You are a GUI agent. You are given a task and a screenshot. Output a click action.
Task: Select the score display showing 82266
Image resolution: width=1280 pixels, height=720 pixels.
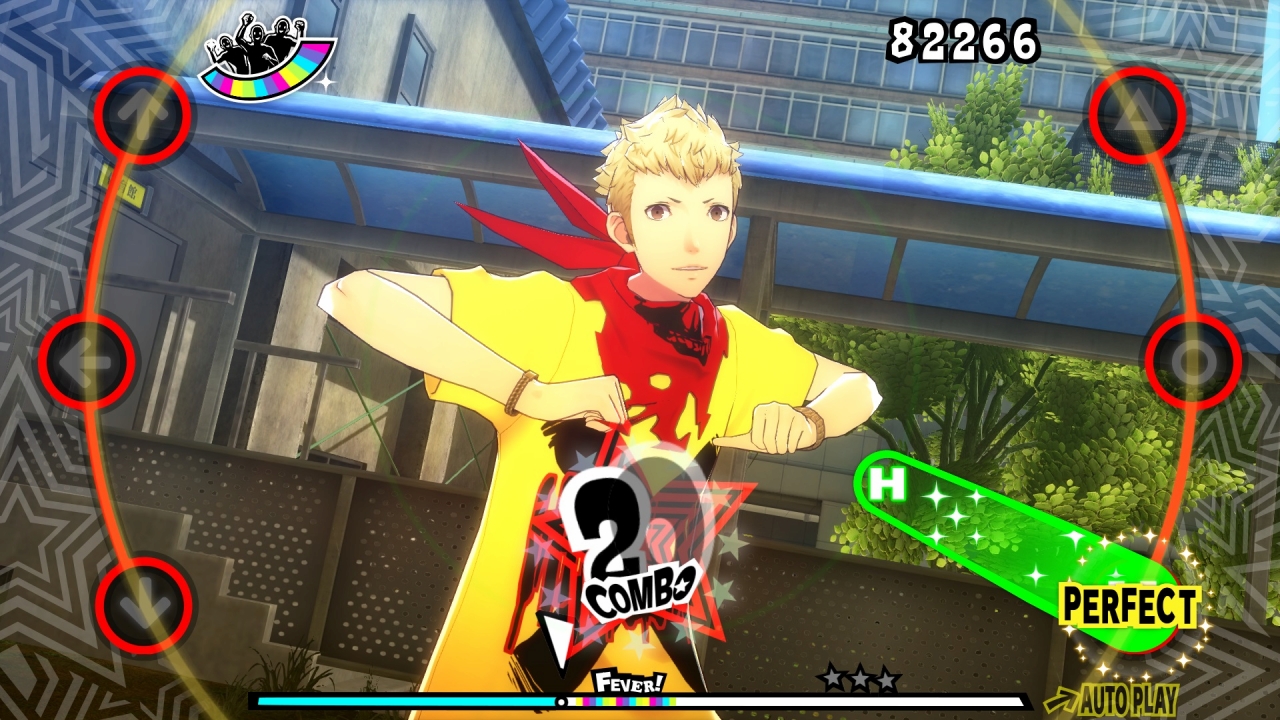tap(963, 39)
